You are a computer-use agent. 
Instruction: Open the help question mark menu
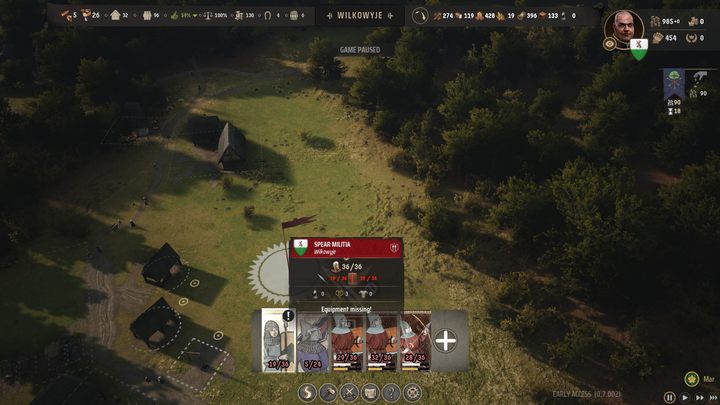point(391,392)
